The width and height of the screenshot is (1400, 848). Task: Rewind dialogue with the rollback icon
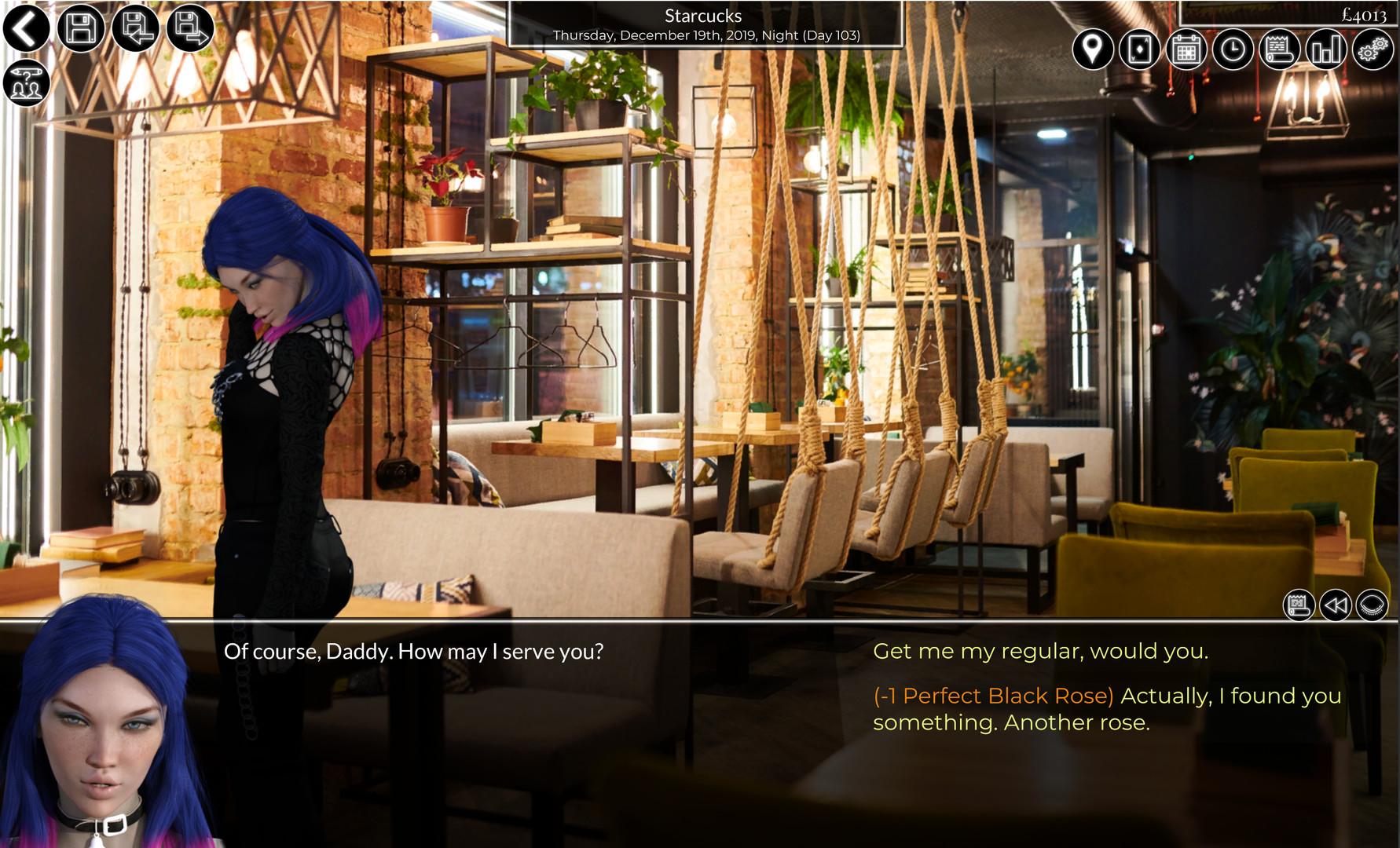pyautogui.click(x=1334, y=605)
